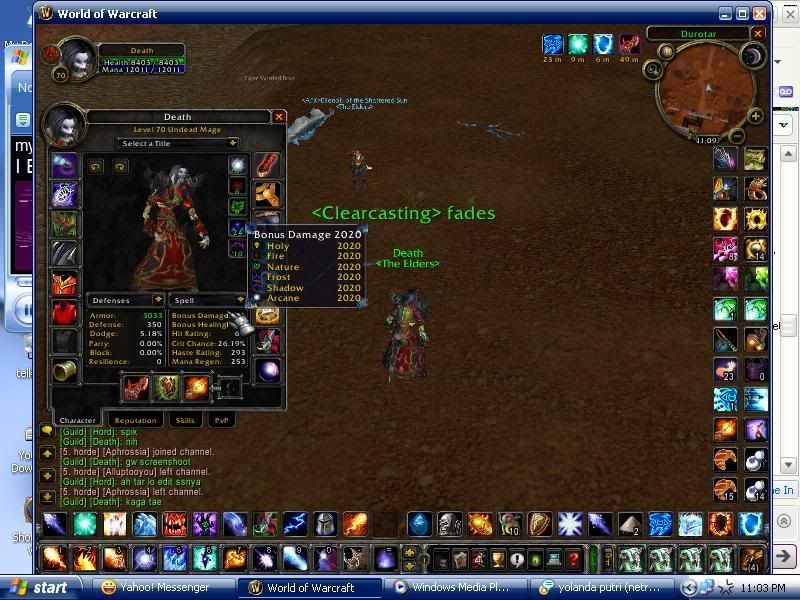Screen dimensions: 800x600
Task: Rotate the character model left
Action: click(96, 166)
